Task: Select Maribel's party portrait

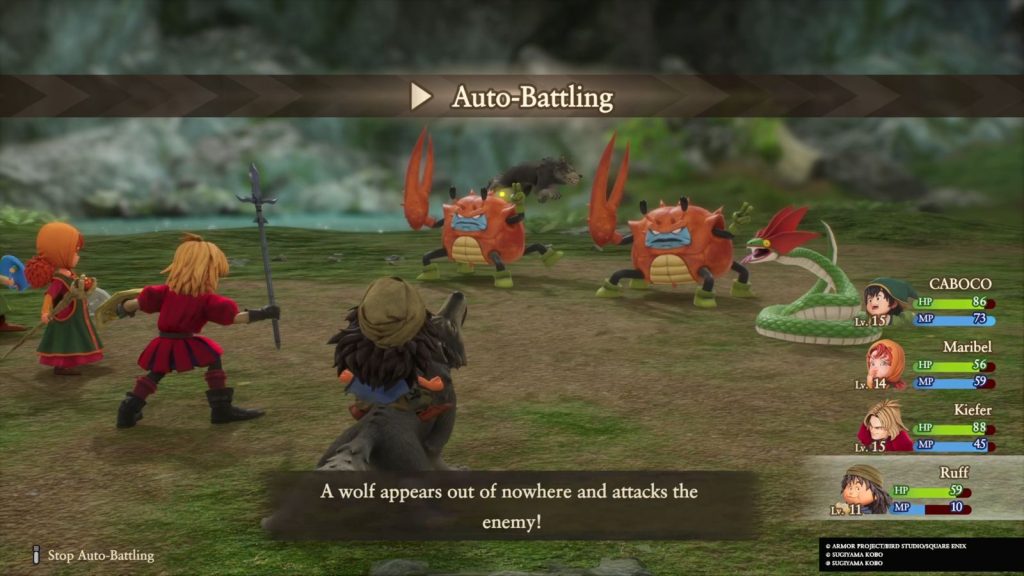Action: (x=883, y=362)
